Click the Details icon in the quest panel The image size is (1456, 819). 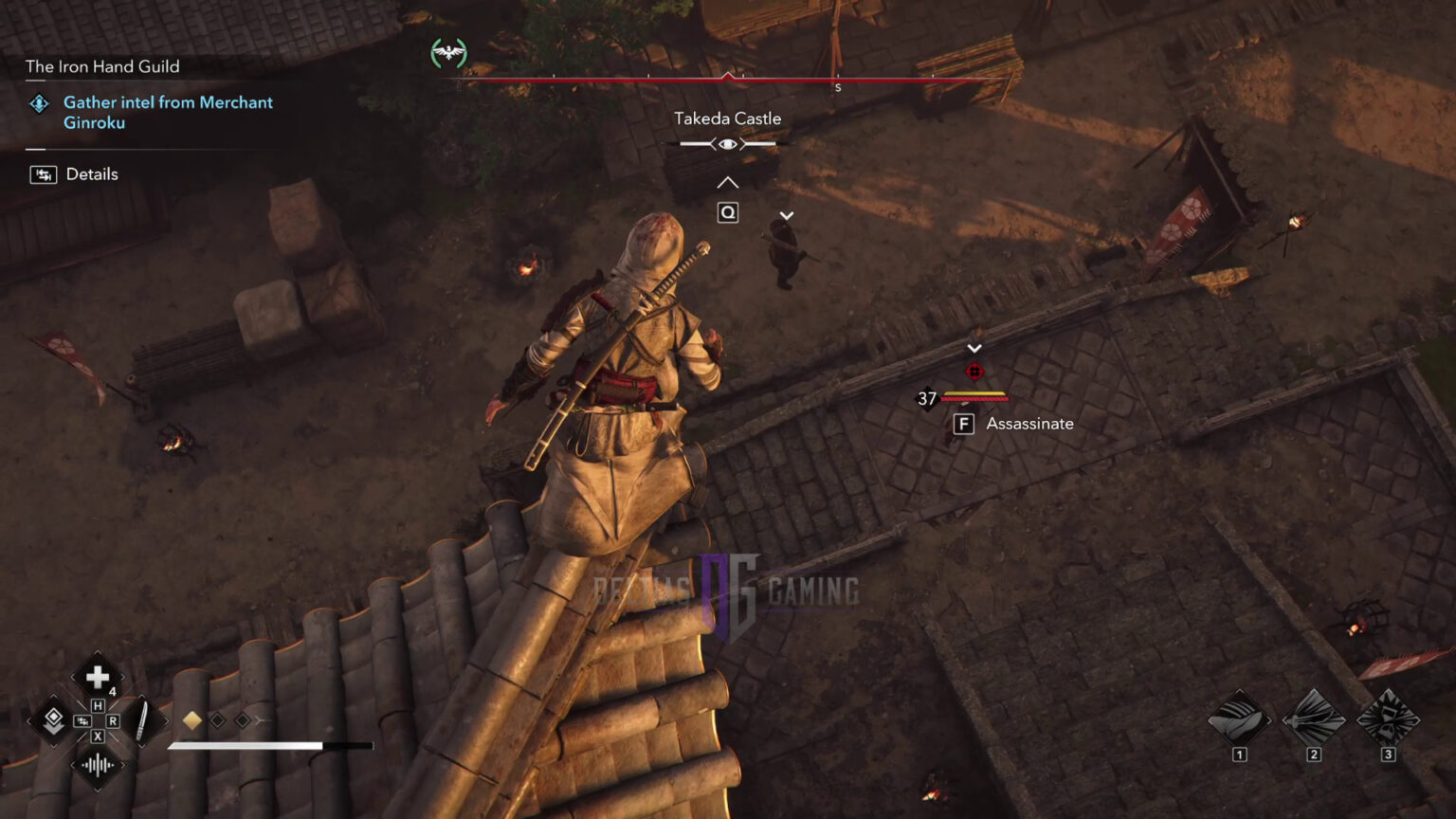tap(43, 174)
